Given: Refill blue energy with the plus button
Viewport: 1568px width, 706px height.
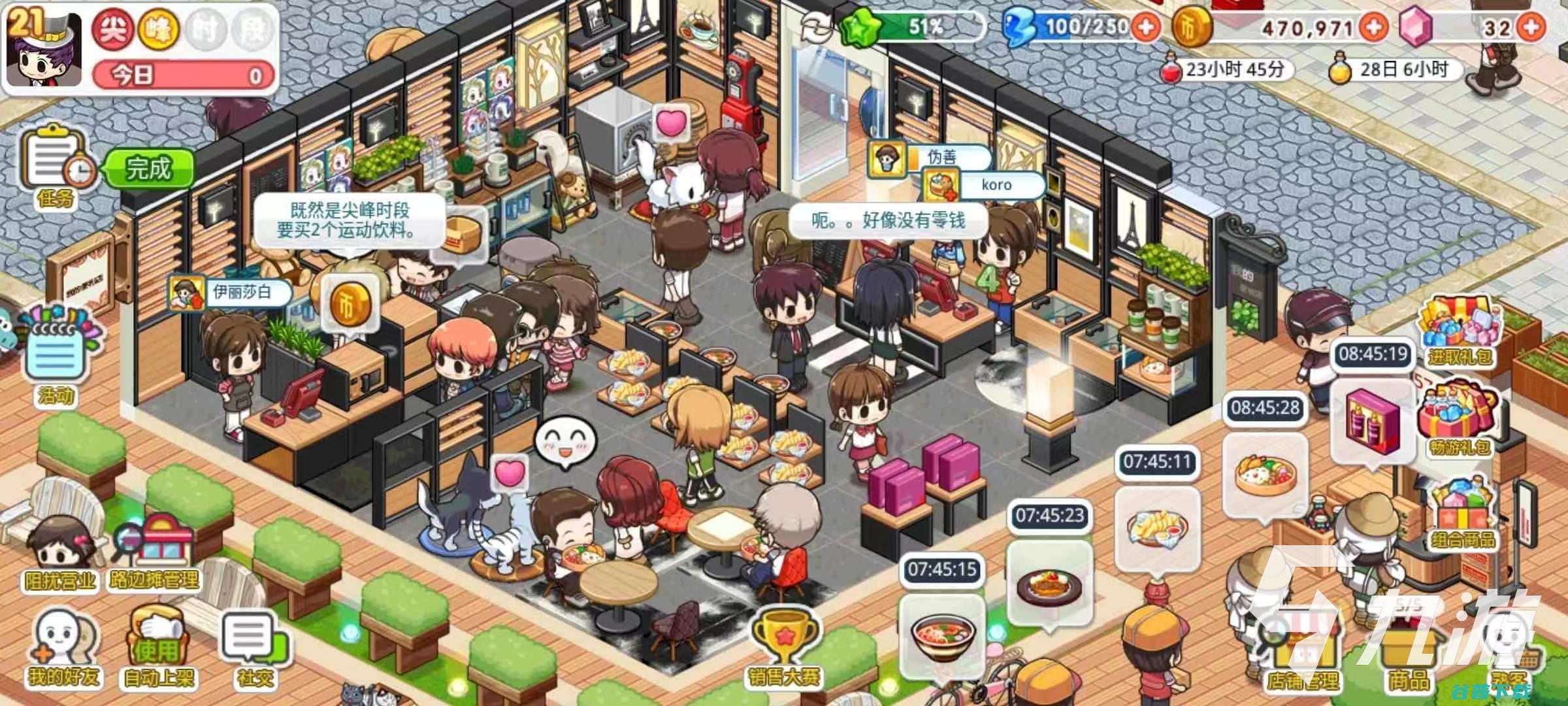Looking at the screenshot, I should (1146, 27).
